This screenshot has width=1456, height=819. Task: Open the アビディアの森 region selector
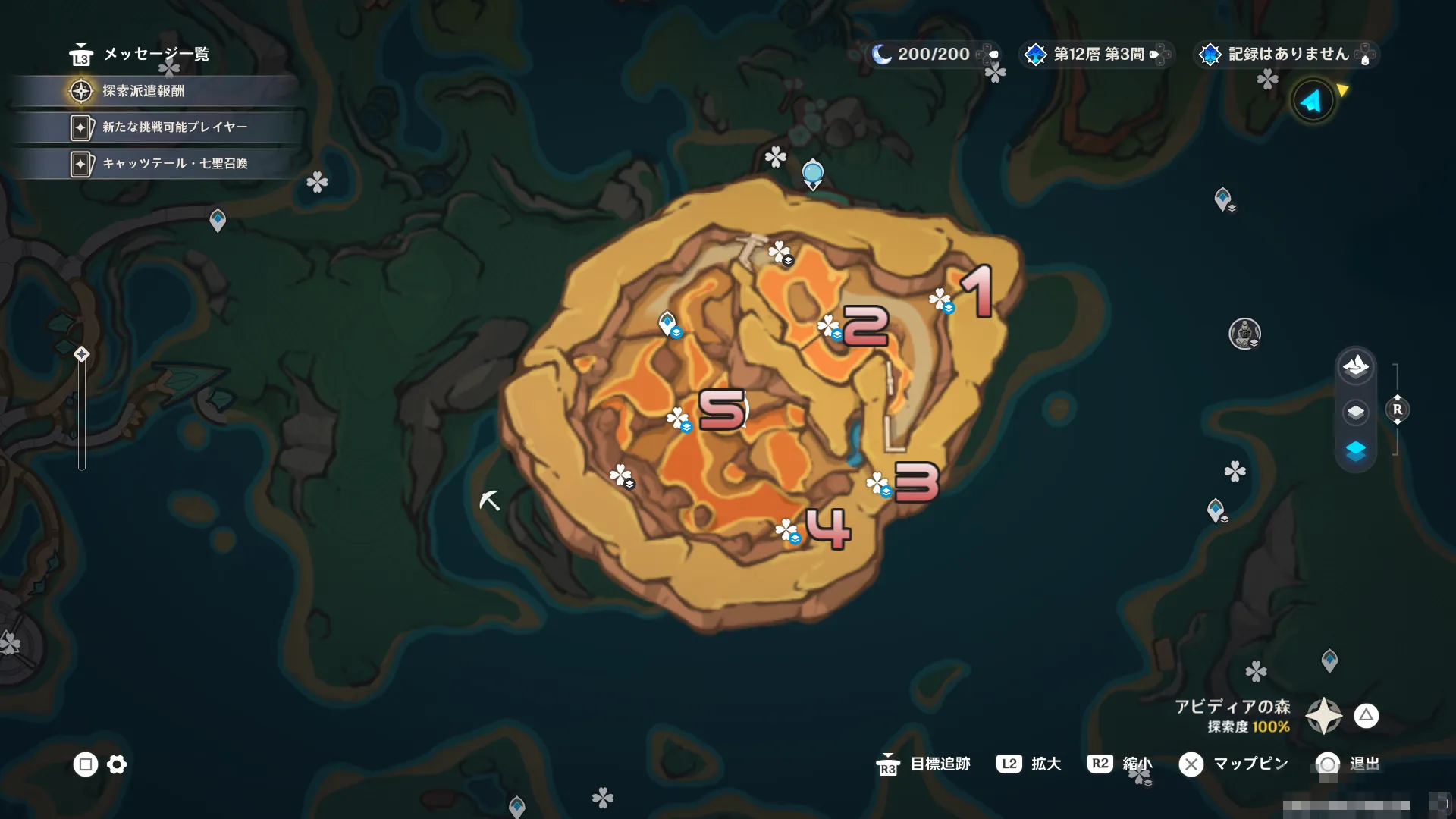pos(1323,715)
